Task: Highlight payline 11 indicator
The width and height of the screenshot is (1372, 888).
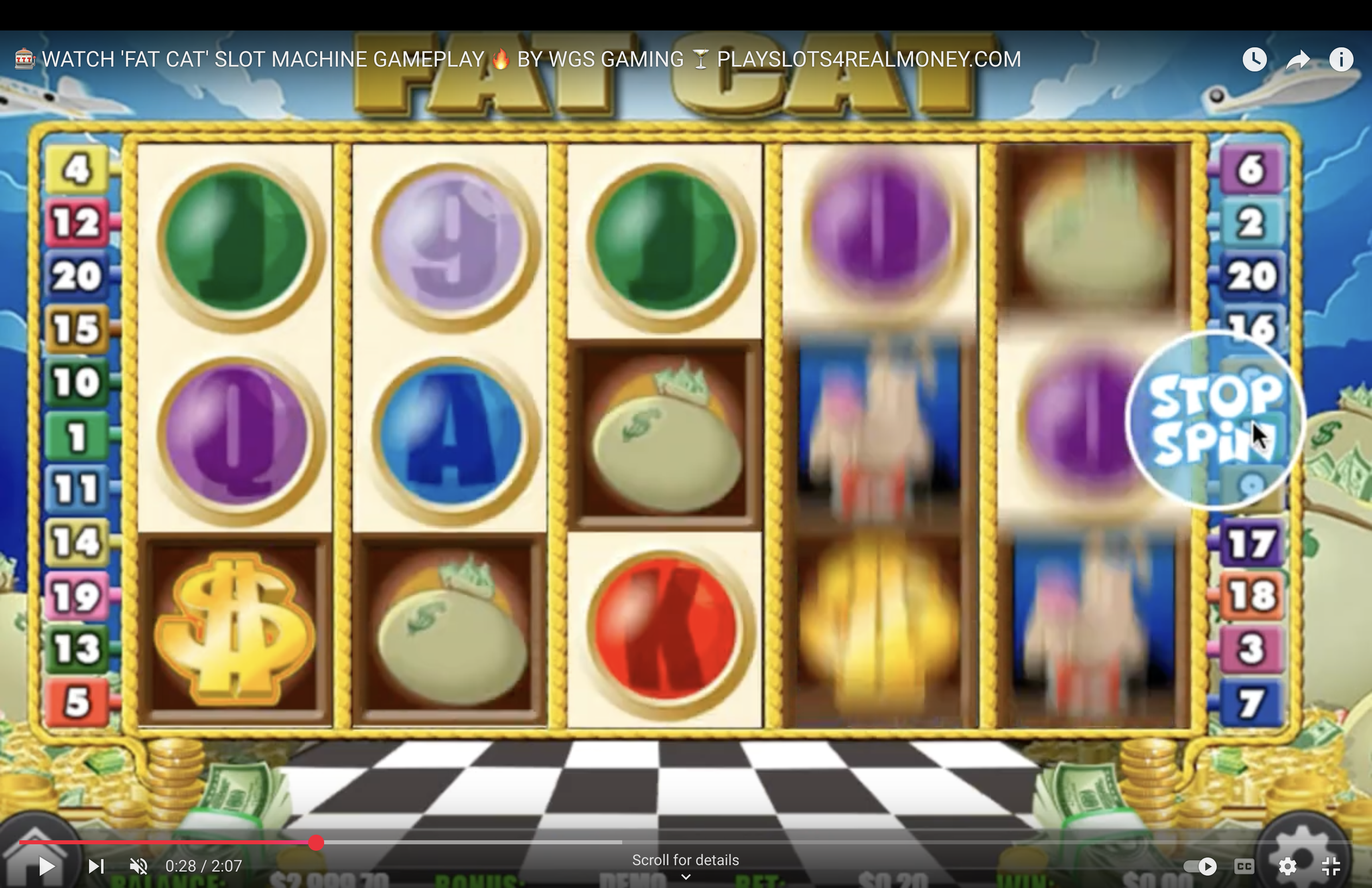Action: point(77,489)
